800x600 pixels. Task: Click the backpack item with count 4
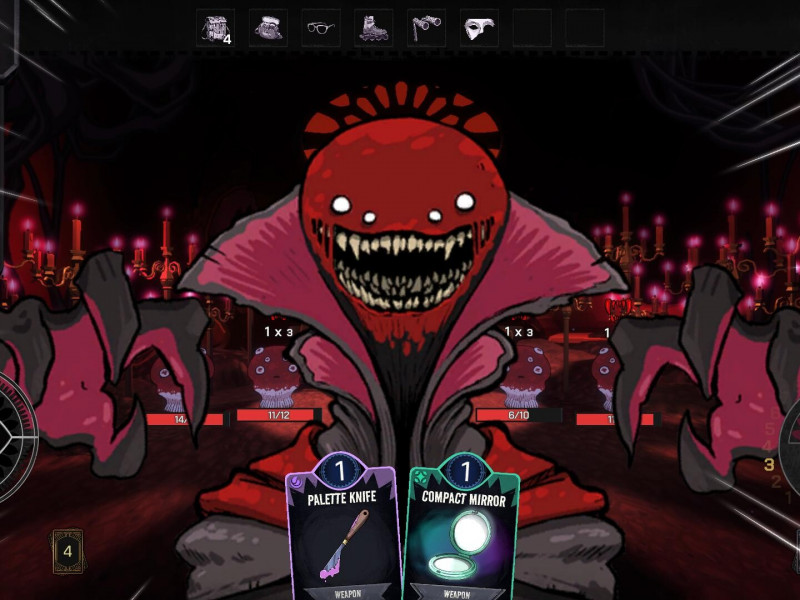click(215, 28)
